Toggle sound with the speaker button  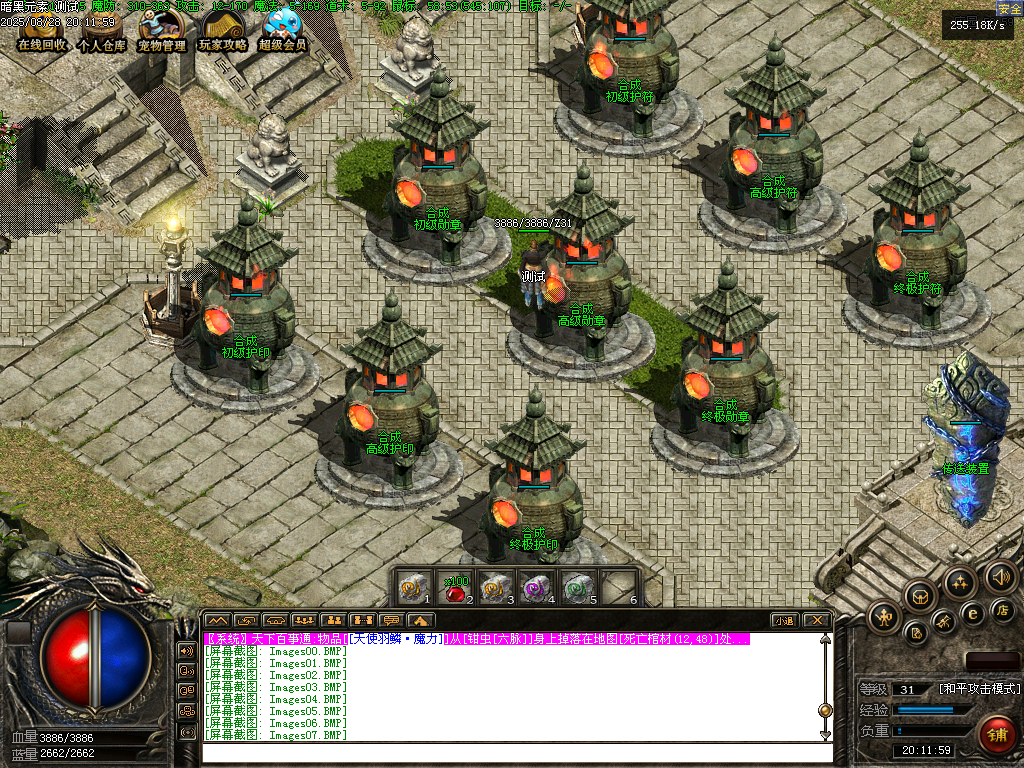tap(1000, 577)
